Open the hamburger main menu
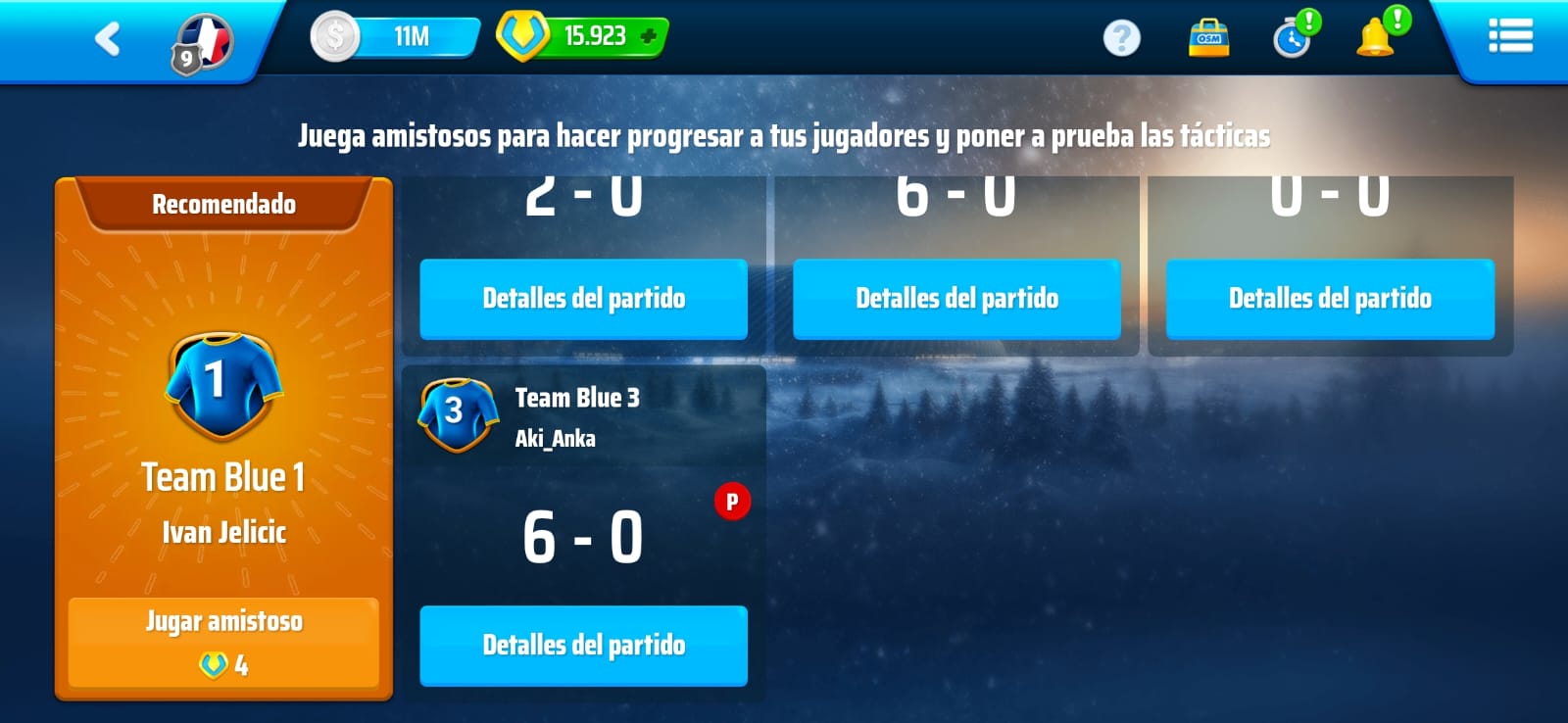1568x723 pixels. point(1509,37)
